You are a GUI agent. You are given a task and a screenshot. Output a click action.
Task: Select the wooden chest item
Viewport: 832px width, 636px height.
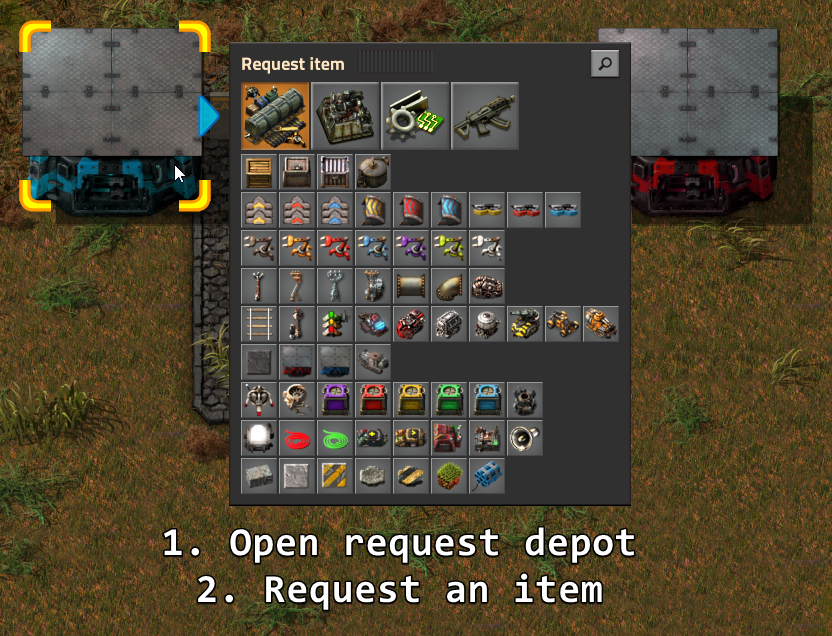(x=259, y=172)
